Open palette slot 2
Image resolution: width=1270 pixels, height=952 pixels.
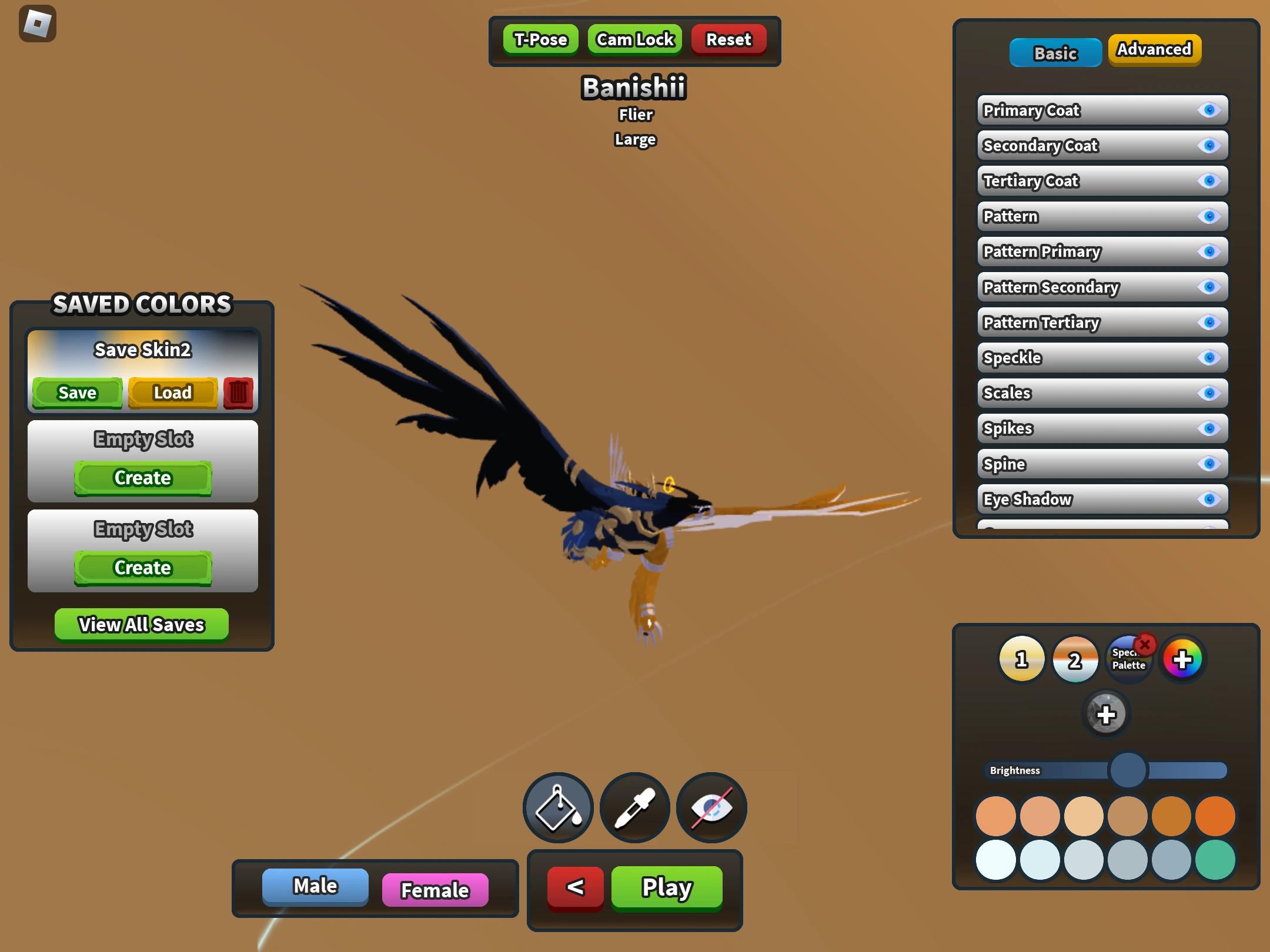[1075, 659]
